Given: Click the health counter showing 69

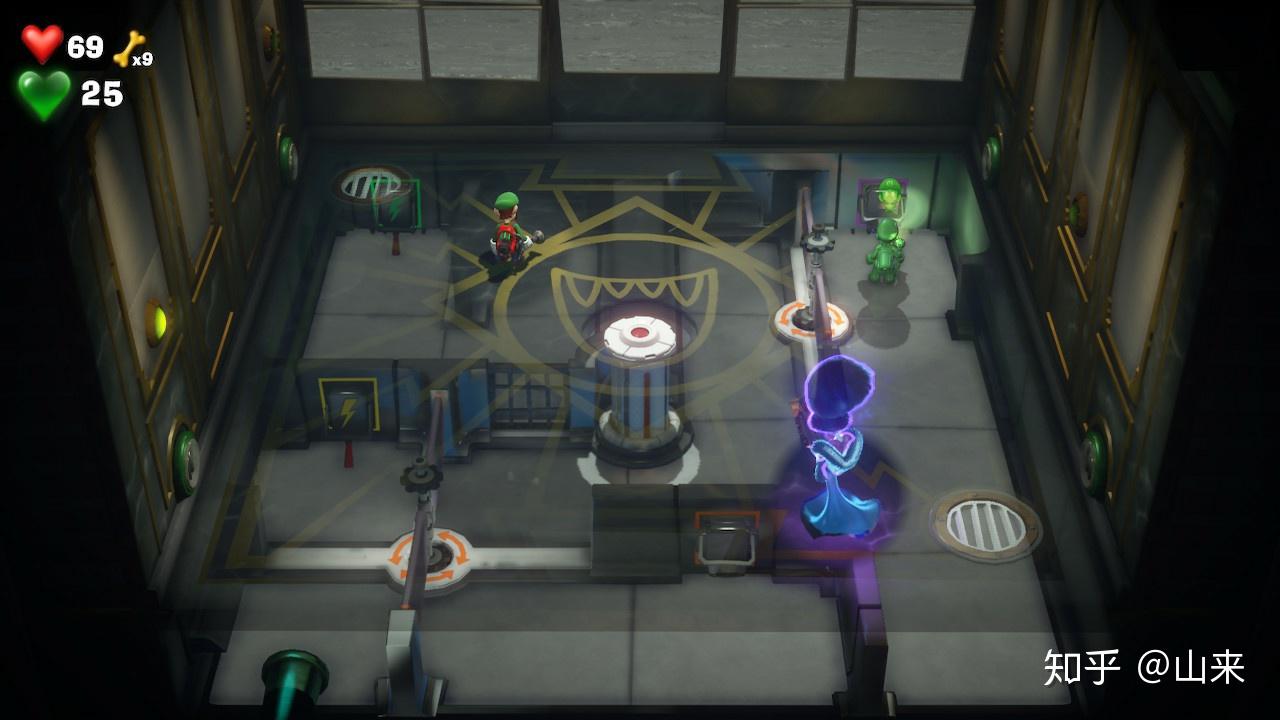Looking at the screenshot, I should [83, 44].
